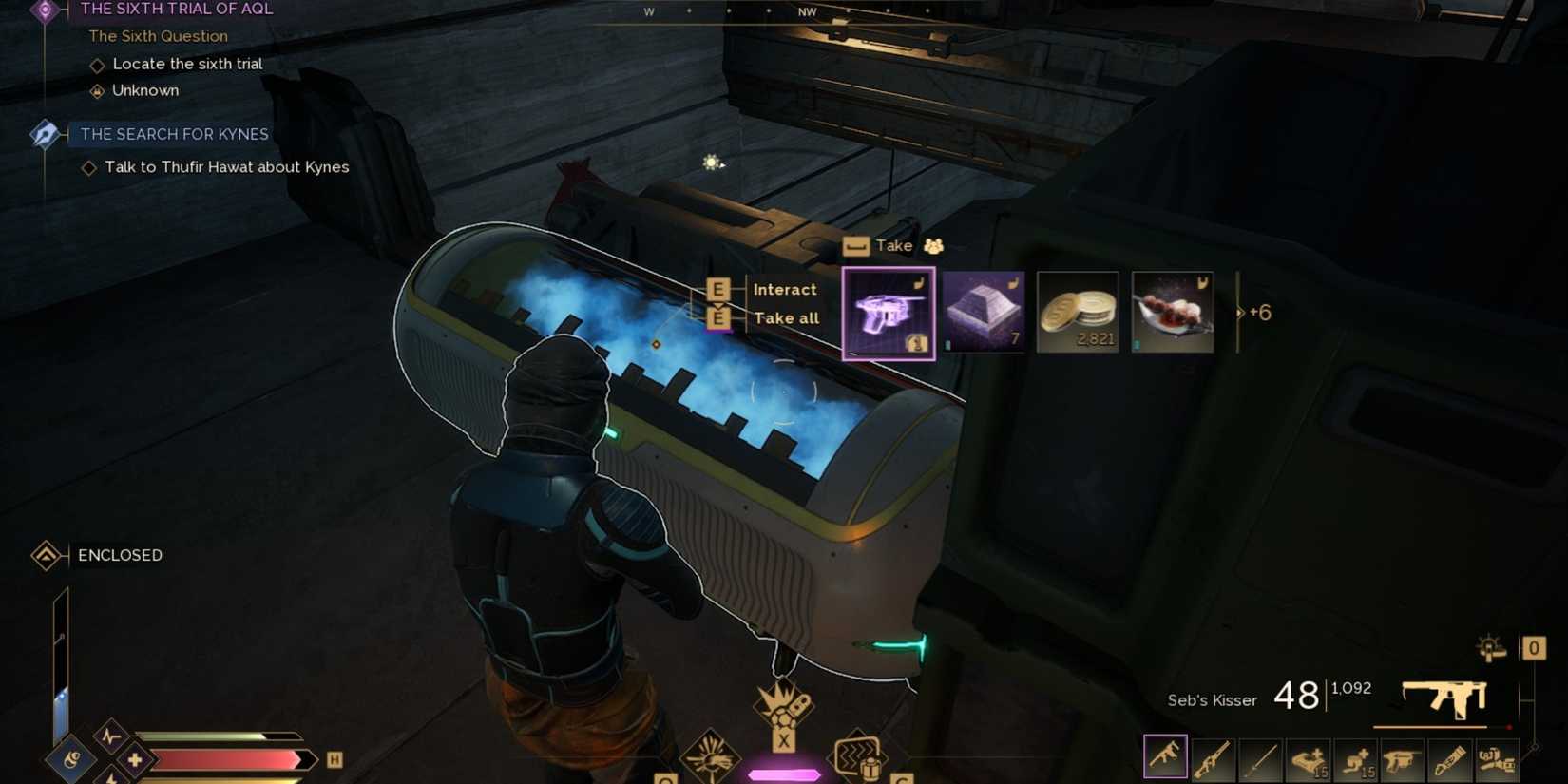The width and height of the screenshot is (1568, 784).
Task: Click the Unknown objective marker
Action: 97,90
